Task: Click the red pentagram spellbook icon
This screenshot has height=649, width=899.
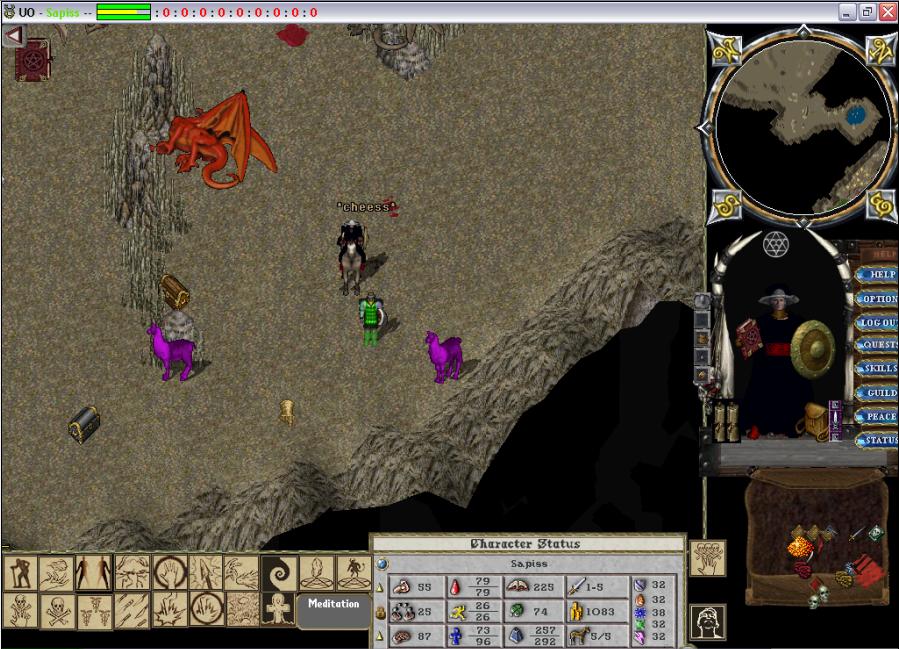Action: [32, 61]
